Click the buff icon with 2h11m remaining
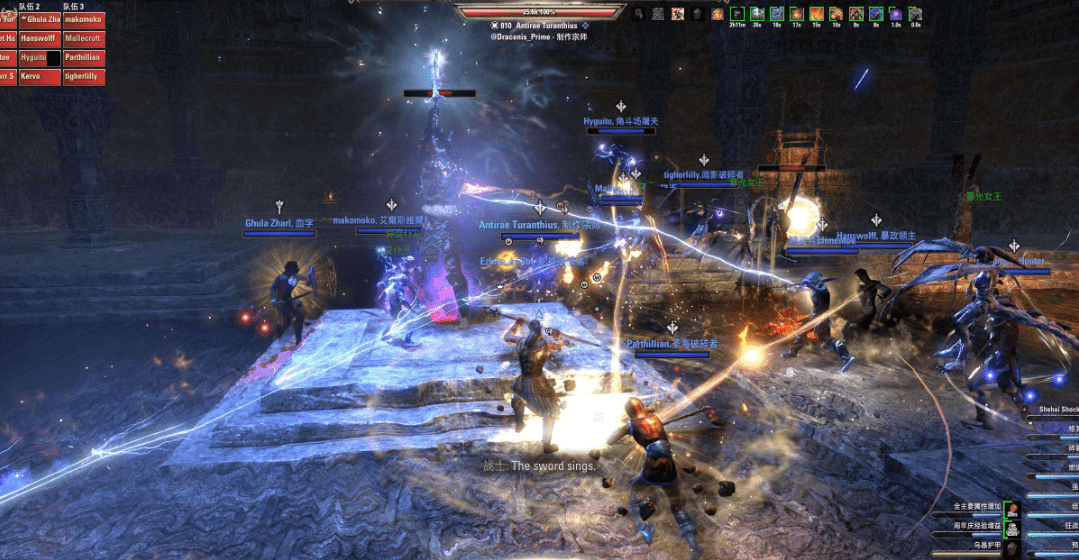 click(x=738, y=14)
